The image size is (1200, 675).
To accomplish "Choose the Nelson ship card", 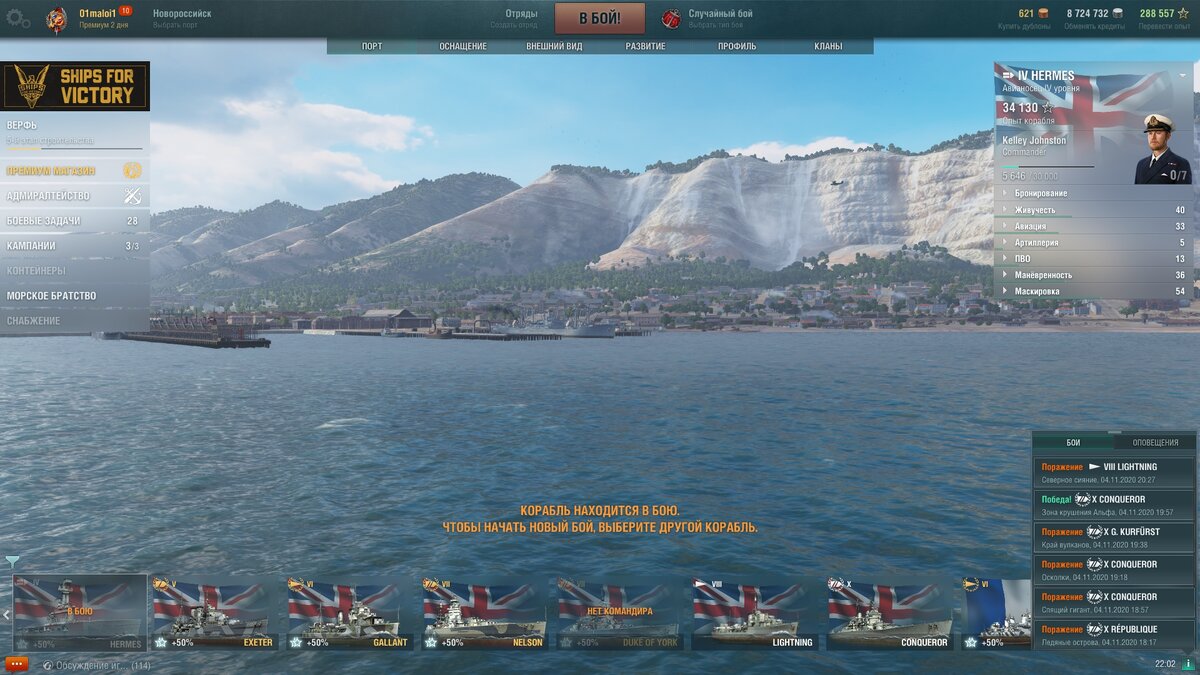I will [x=484, y=614].
